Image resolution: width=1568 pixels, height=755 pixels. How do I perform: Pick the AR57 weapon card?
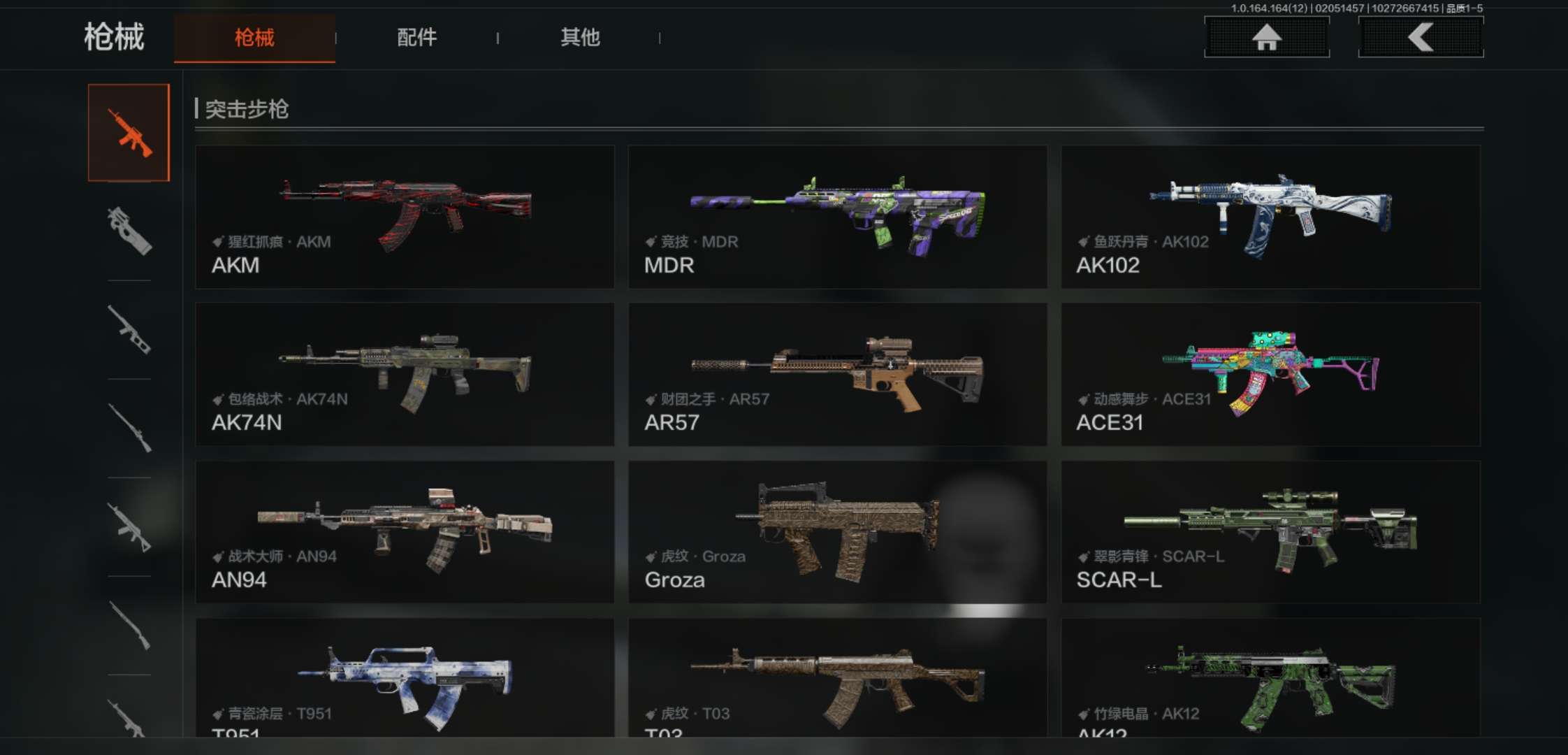click(837, 374)
